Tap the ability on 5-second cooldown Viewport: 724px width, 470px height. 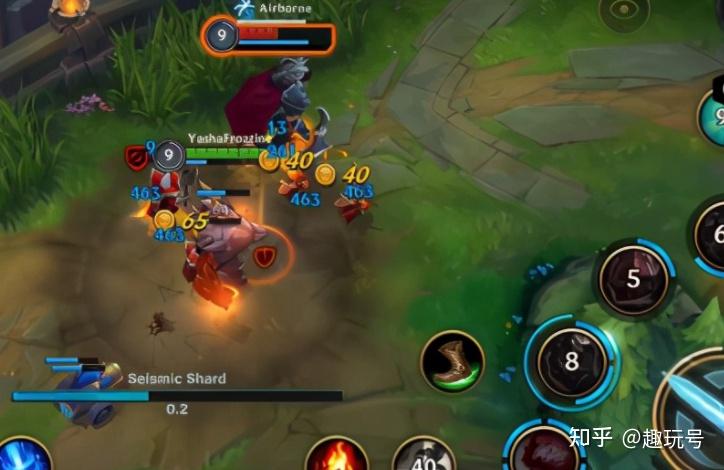(x=632, y=278)
